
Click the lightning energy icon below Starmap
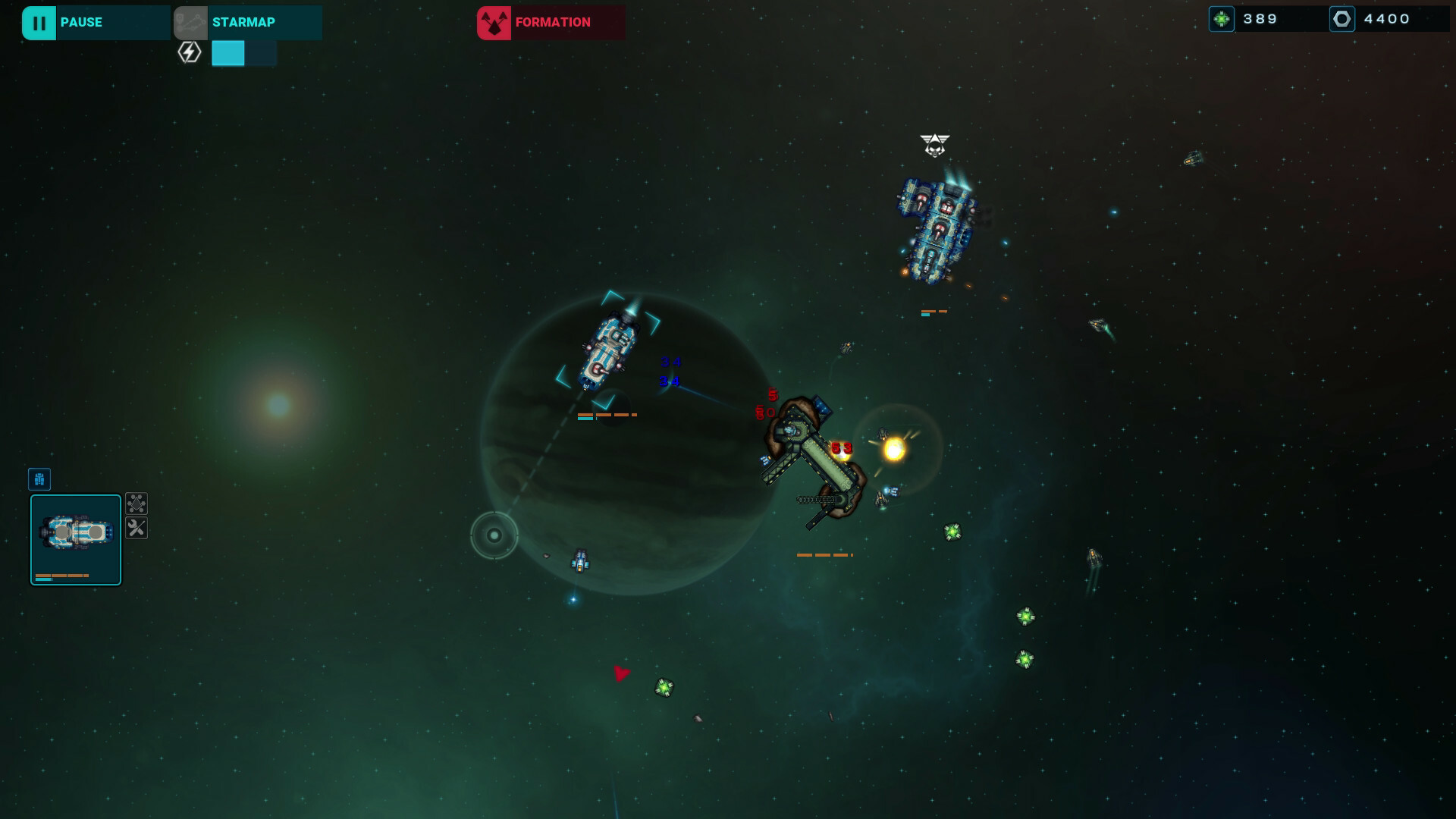189,52
